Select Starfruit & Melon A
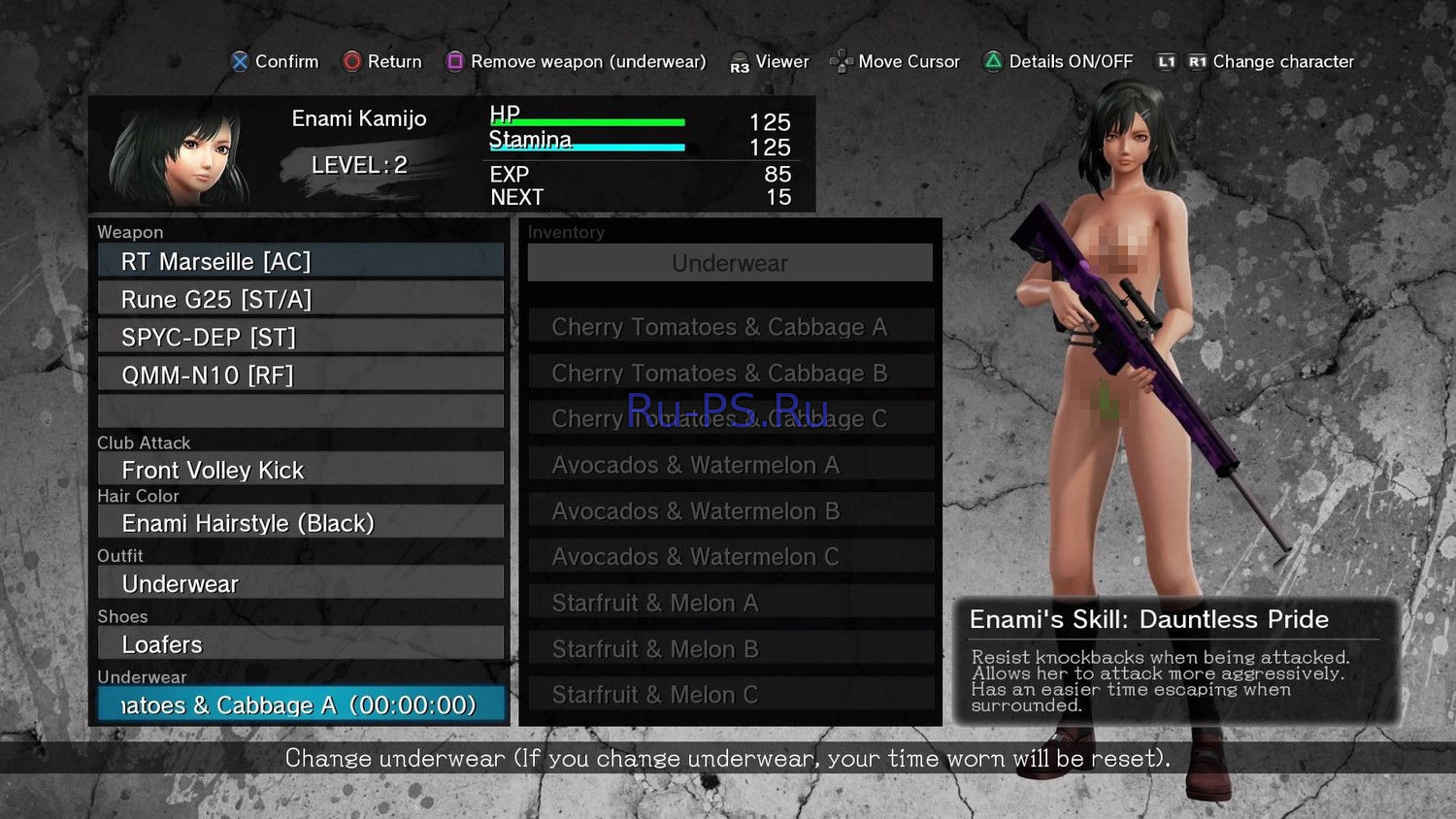The width and height of the screenshot is (1456, 819). 730,603
